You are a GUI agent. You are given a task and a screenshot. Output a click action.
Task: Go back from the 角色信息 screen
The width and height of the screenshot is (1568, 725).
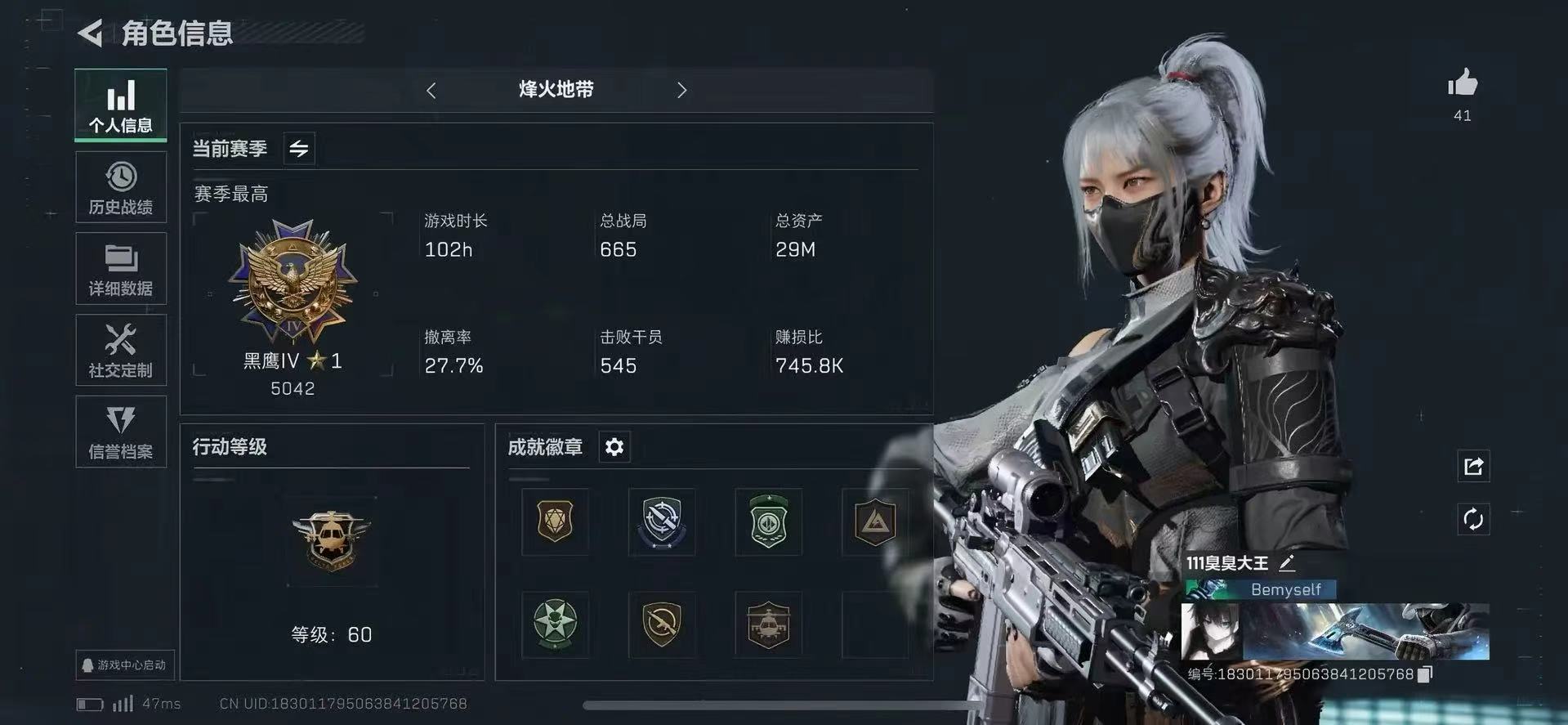click(91, 34)
